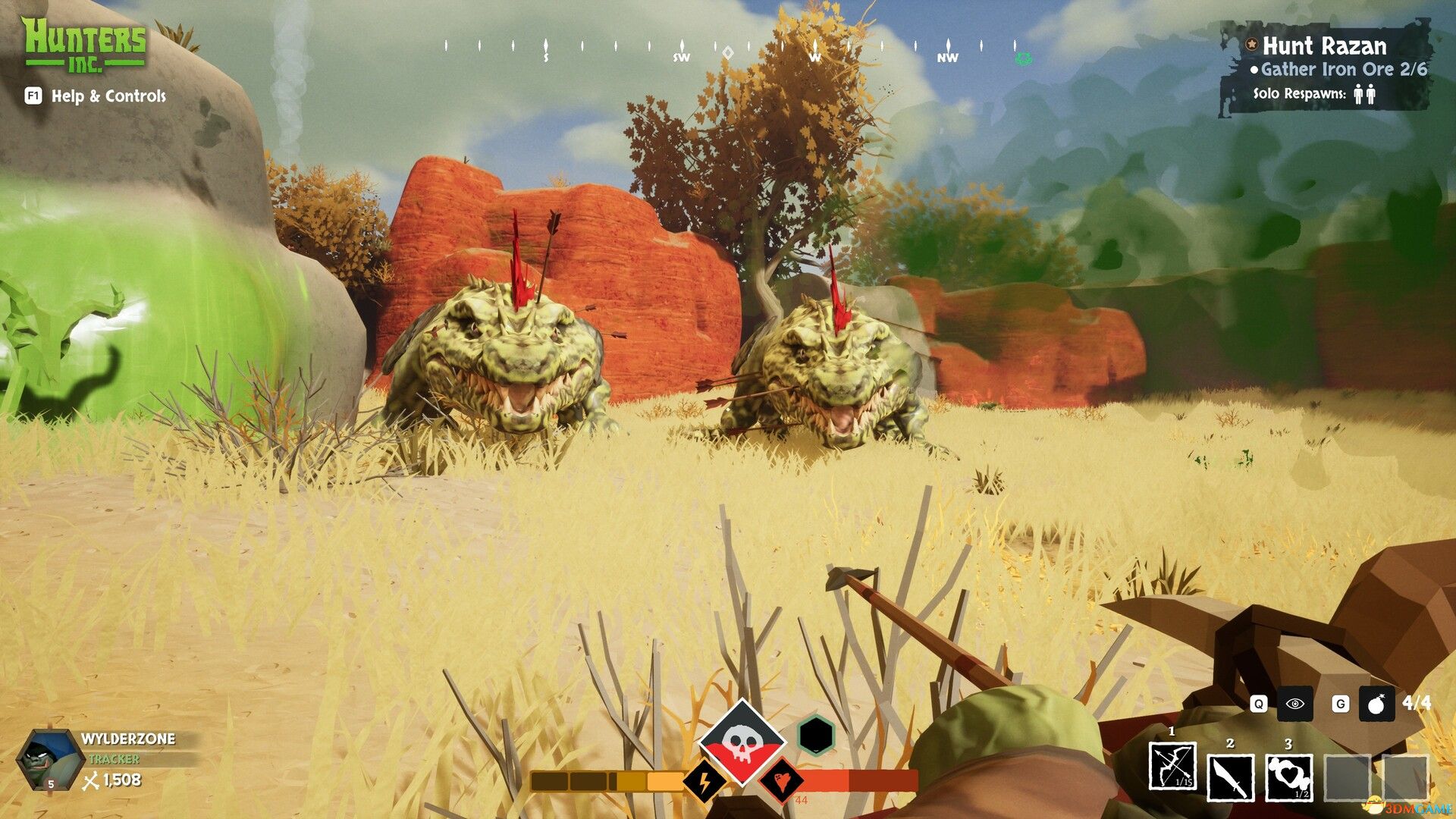The width and height of the screenshot is (1456, 819).
Task: Toggle the eye vision ability next to Q
Action: click(1294, 704)
